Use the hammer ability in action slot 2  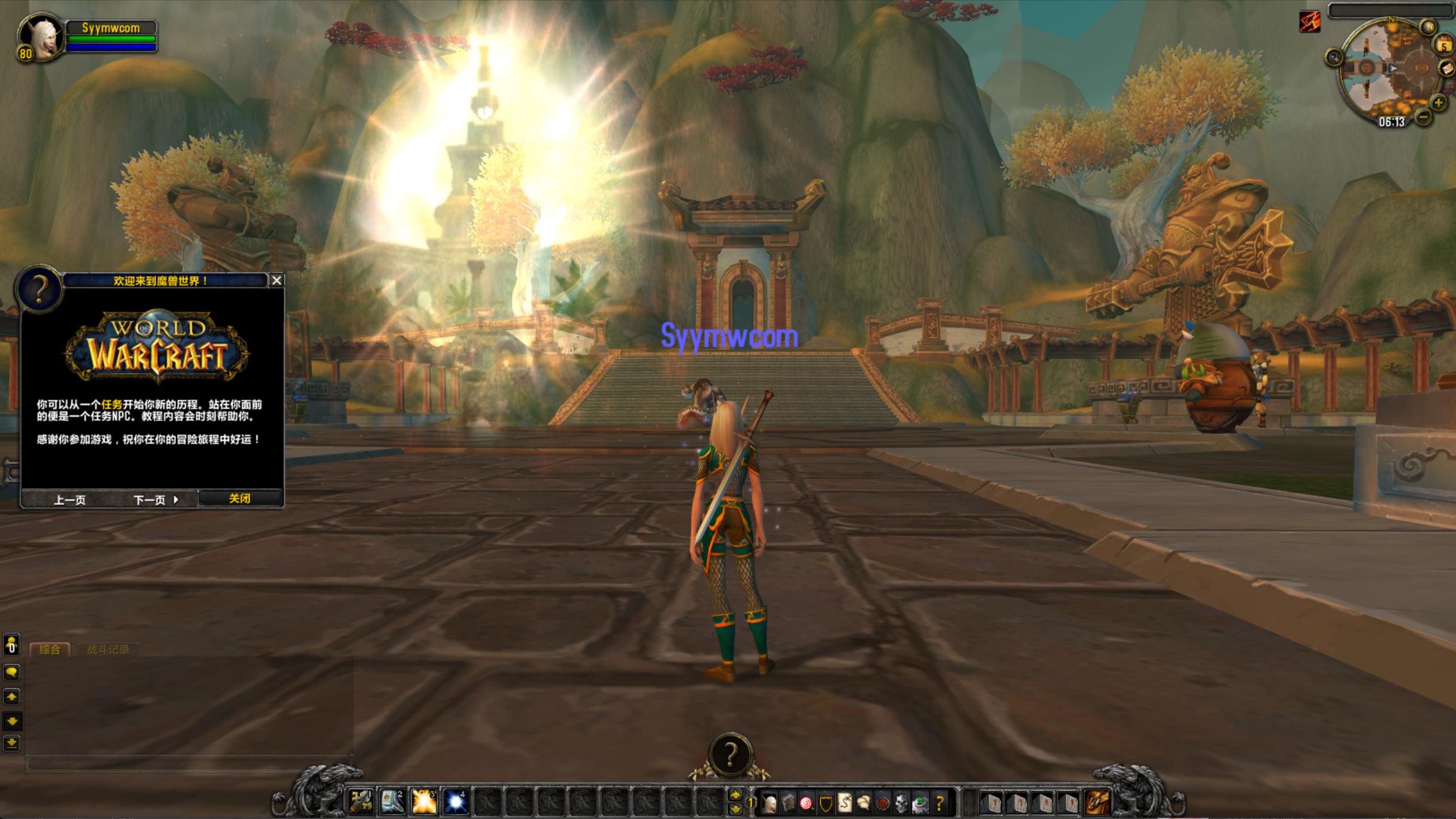(392, 802)
